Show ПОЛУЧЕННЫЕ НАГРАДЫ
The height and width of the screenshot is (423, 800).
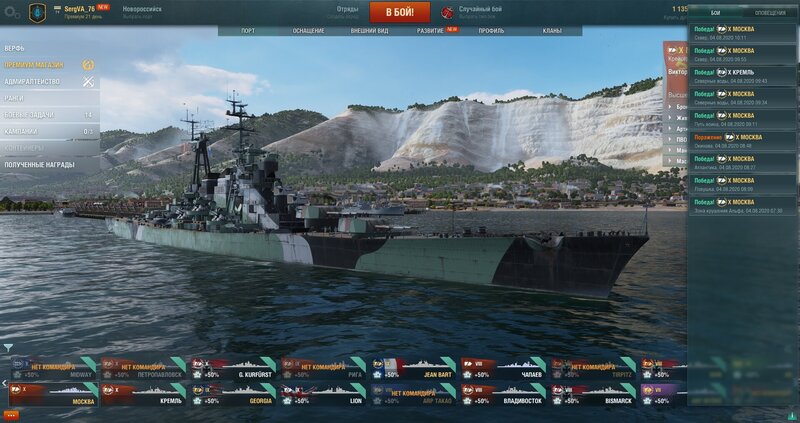pyautogui.click(x=40, y=164)
